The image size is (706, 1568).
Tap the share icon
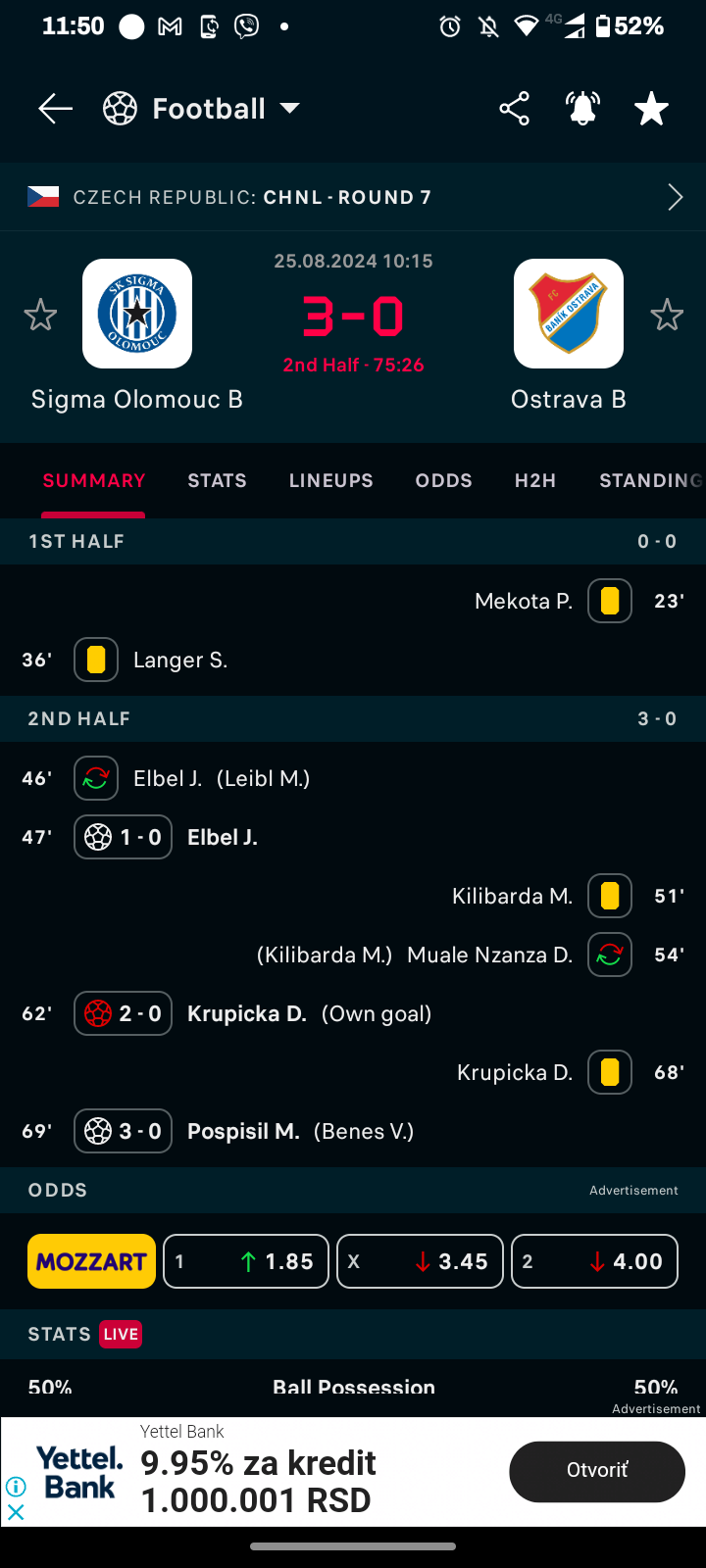point(514,109)
